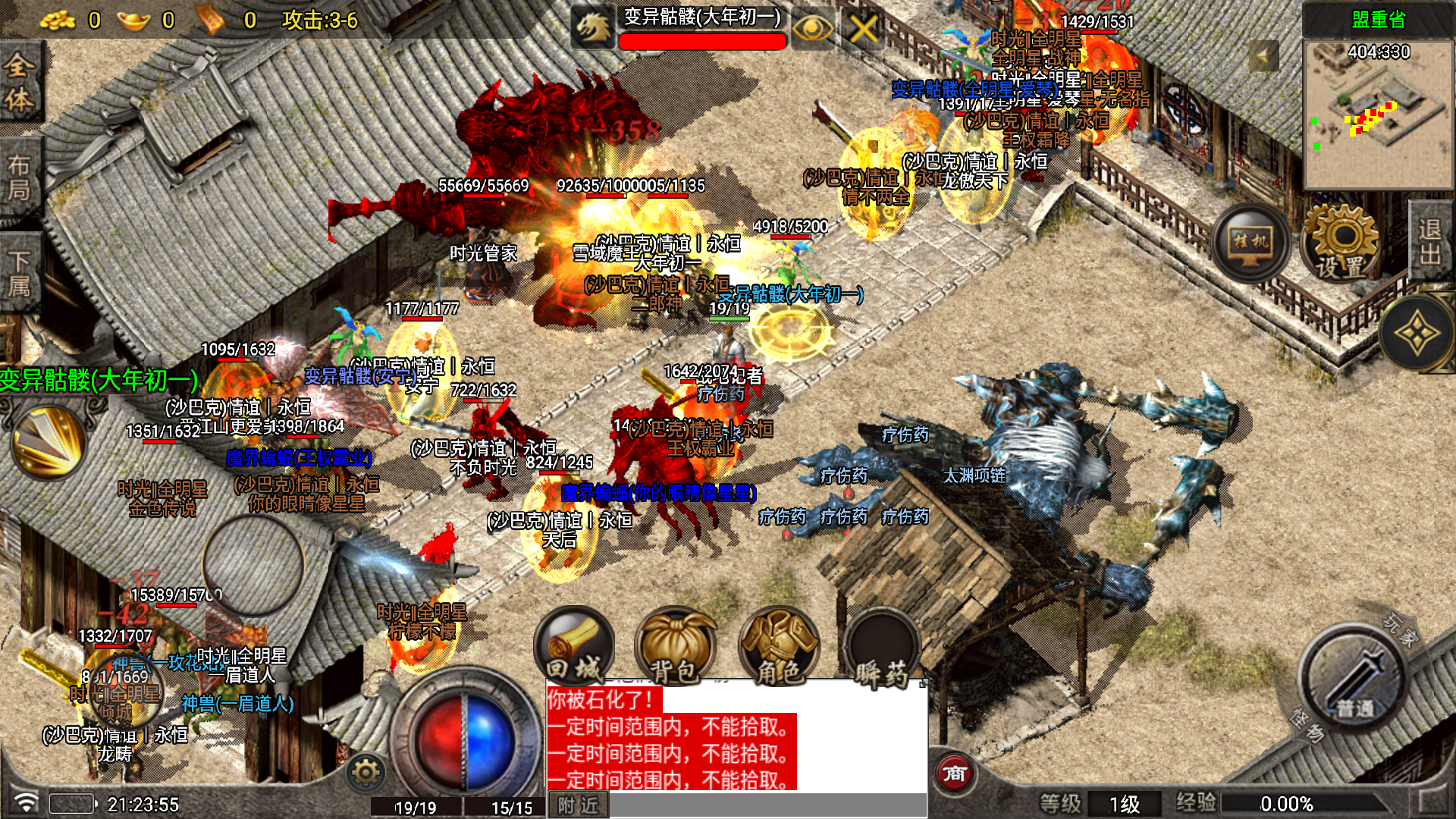Viewport: 1456px width, 819px height.
Task: Open the 布局 layout tab
Action: pos(18,177)
